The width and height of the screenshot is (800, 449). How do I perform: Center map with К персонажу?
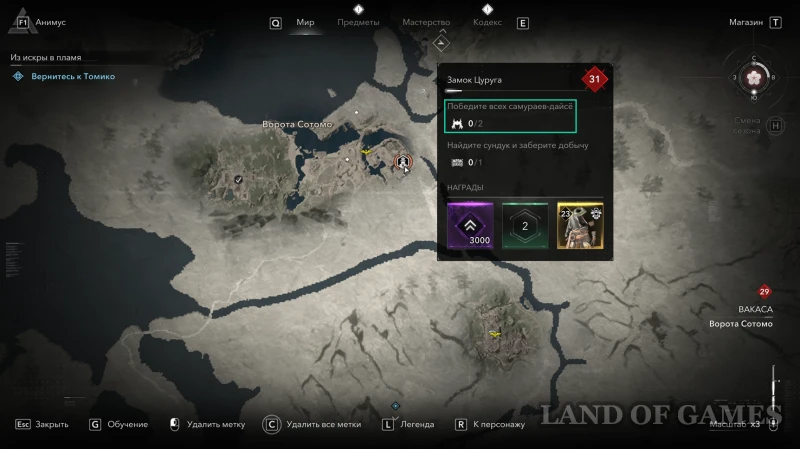pos(499,424)
